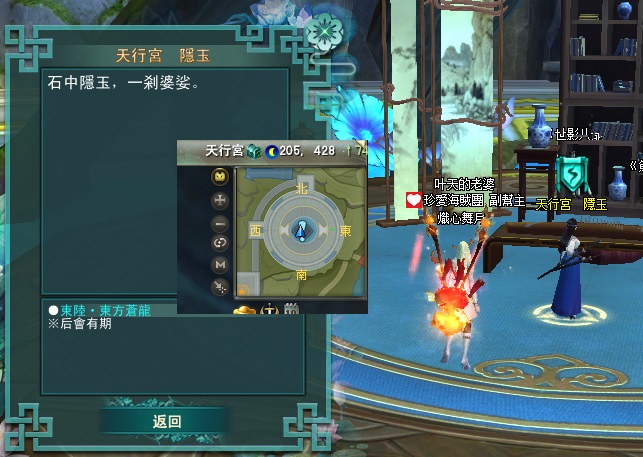The width and height of the screenshot is (643, 457).
Task: Zoom out the minimap with the minus button
Action: click(x=220, y=221)
